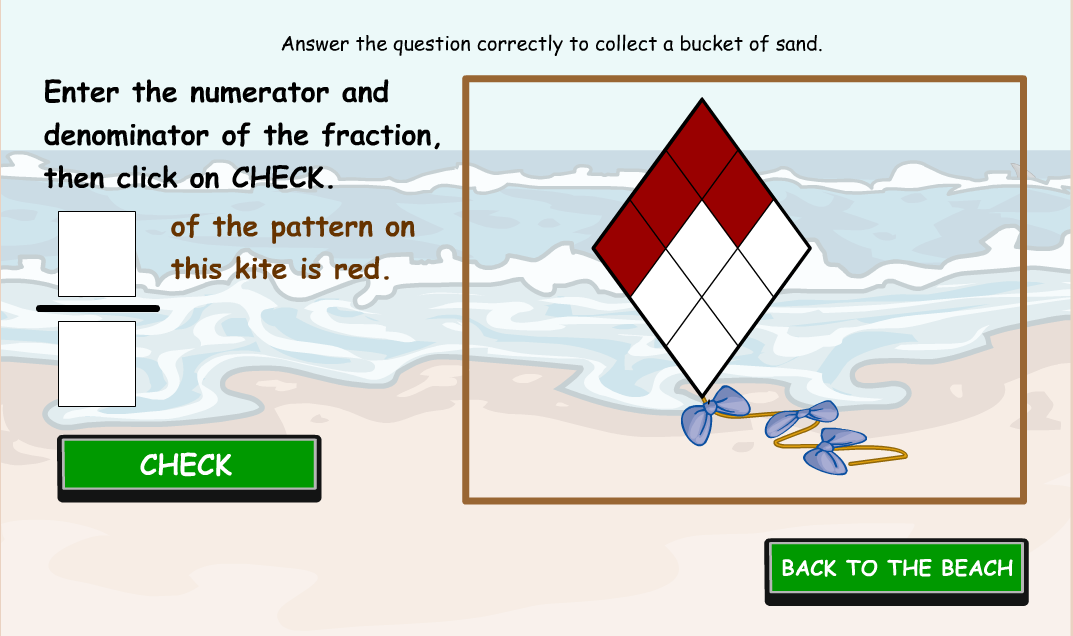
Task: Click the green CHECK button
Action: 189,466
